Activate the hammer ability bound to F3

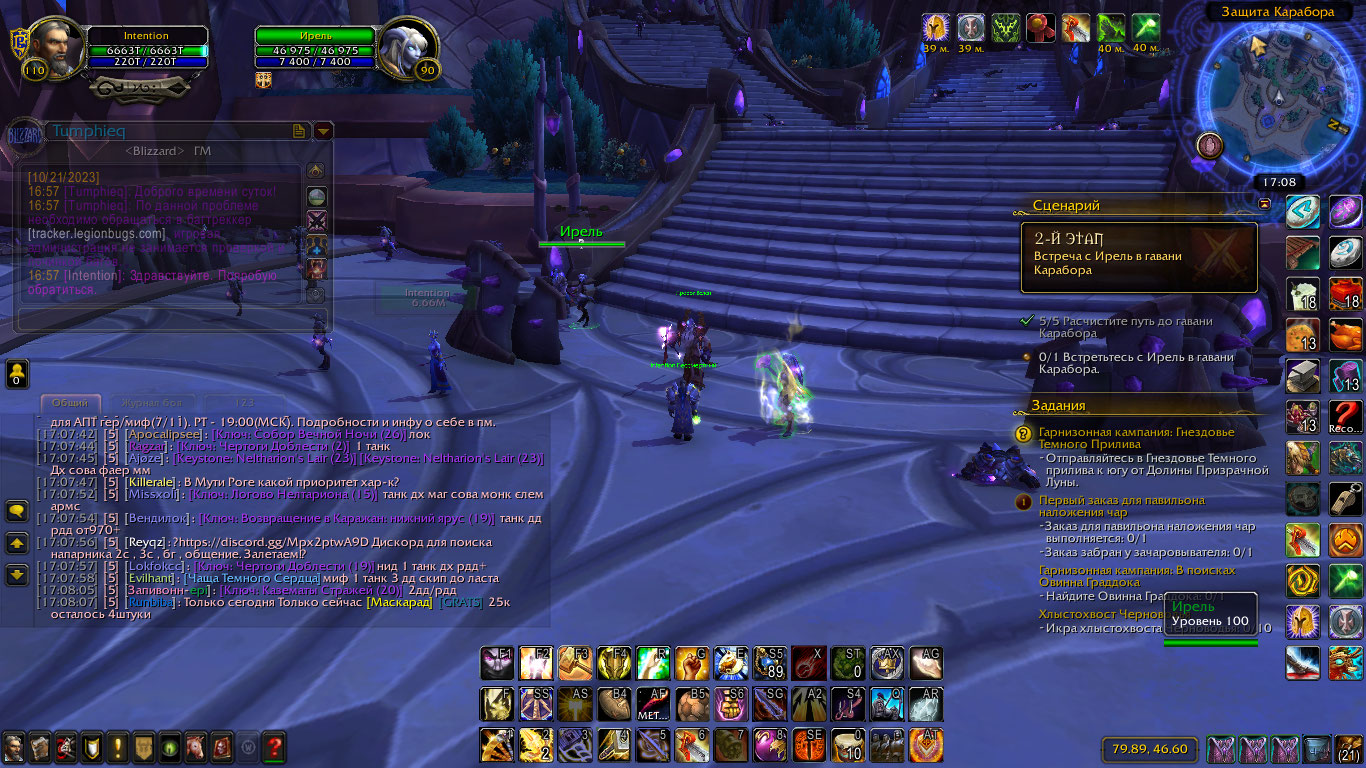point(575,663)
